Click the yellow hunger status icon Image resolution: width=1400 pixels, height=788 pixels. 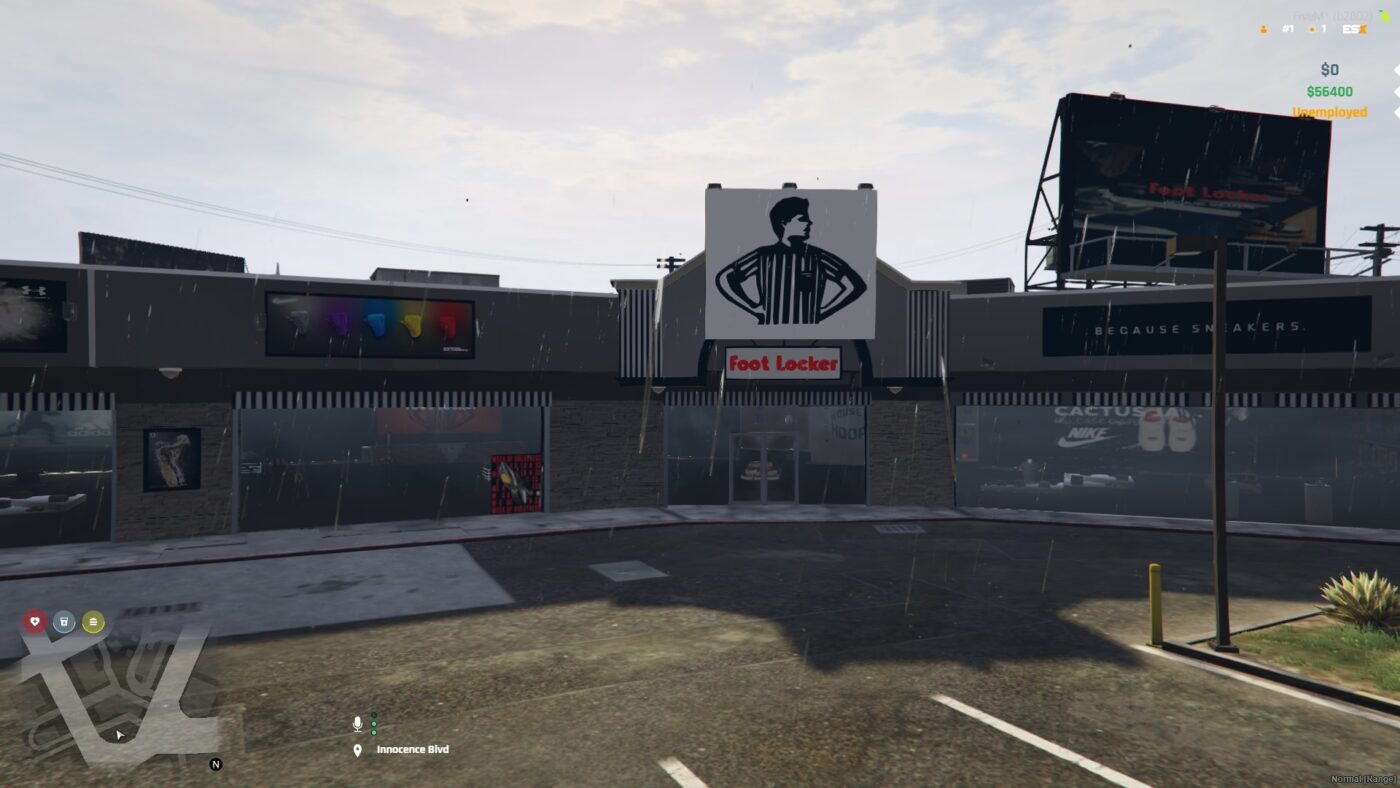click(x=93, y=621)
